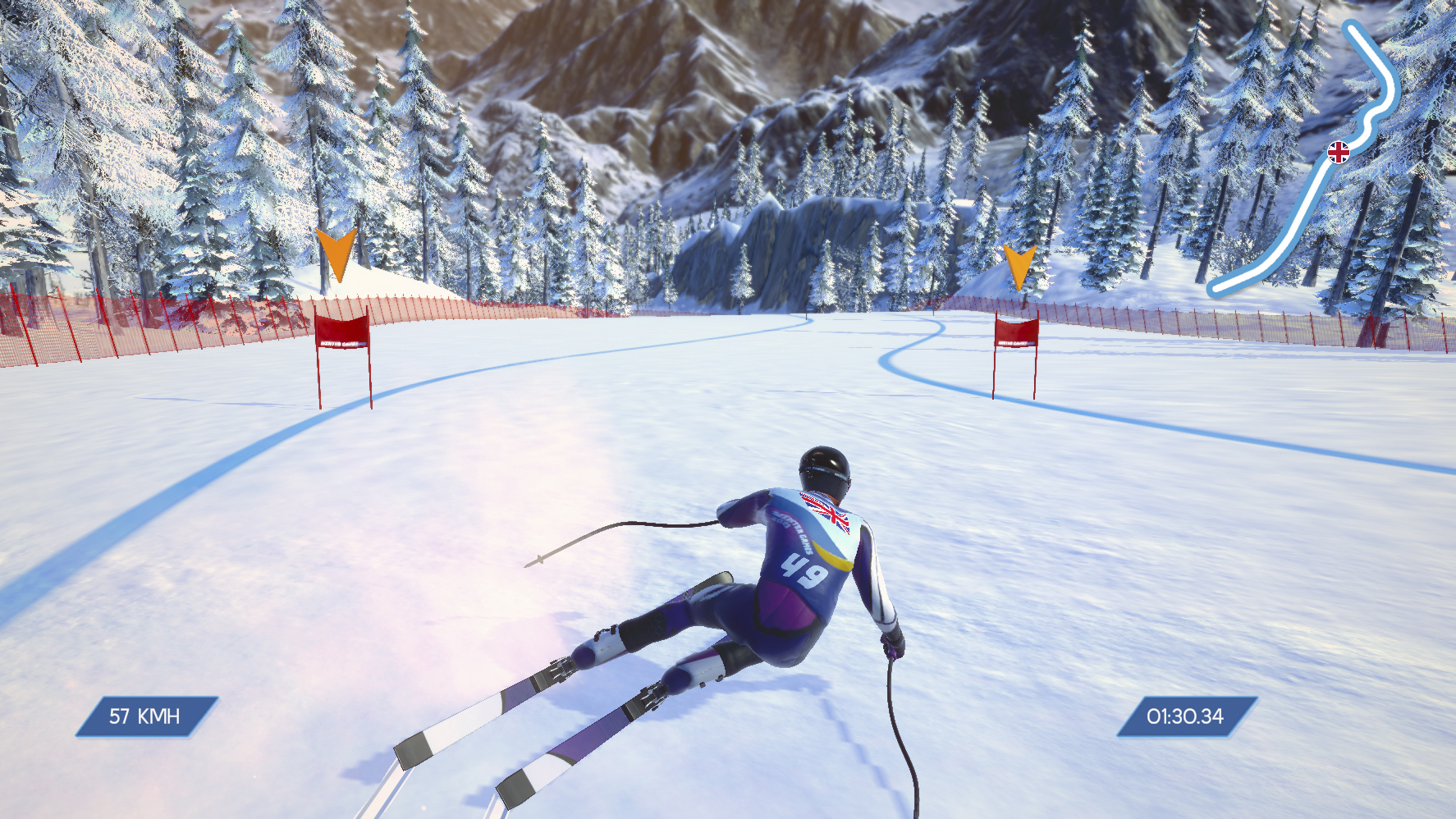Click the orange arrow above the right gate
Image resolution: width=1456 pixels, height=819 pixels.
(1020, 263)
